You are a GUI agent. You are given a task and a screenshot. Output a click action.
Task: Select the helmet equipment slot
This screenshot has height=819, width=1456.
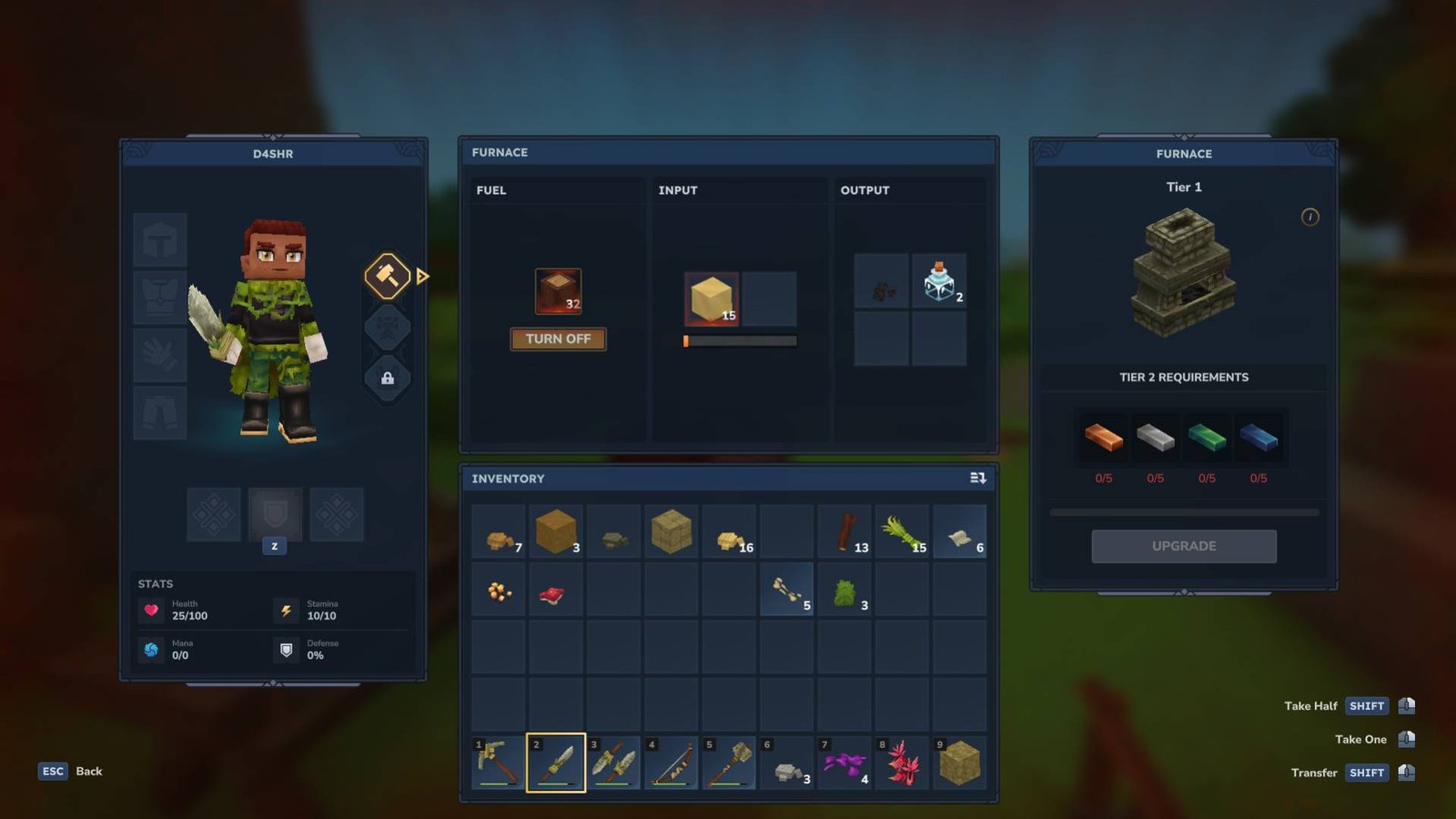pyautogui.click(x=160, y=238)
